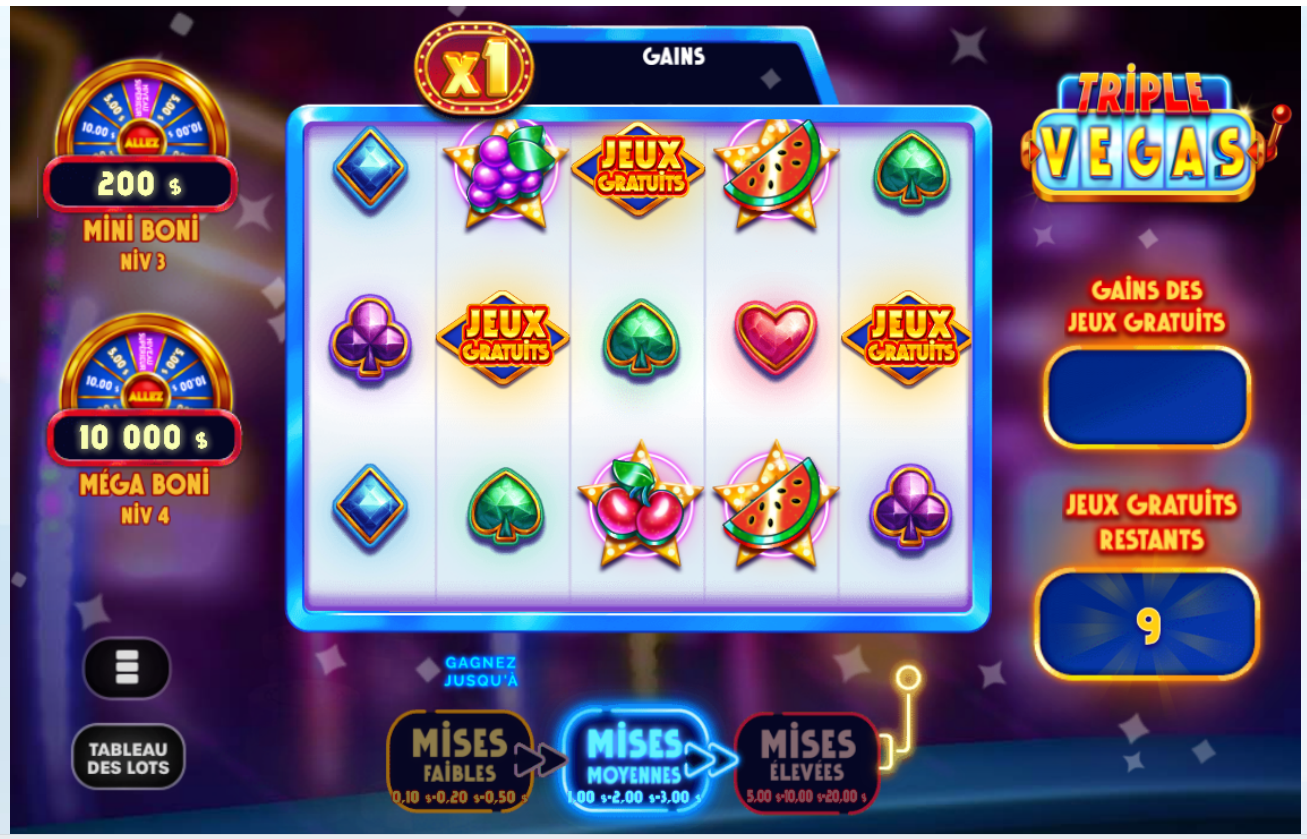Open Tableau des Lots
The image size is (1307, 839).
(127, 757)
